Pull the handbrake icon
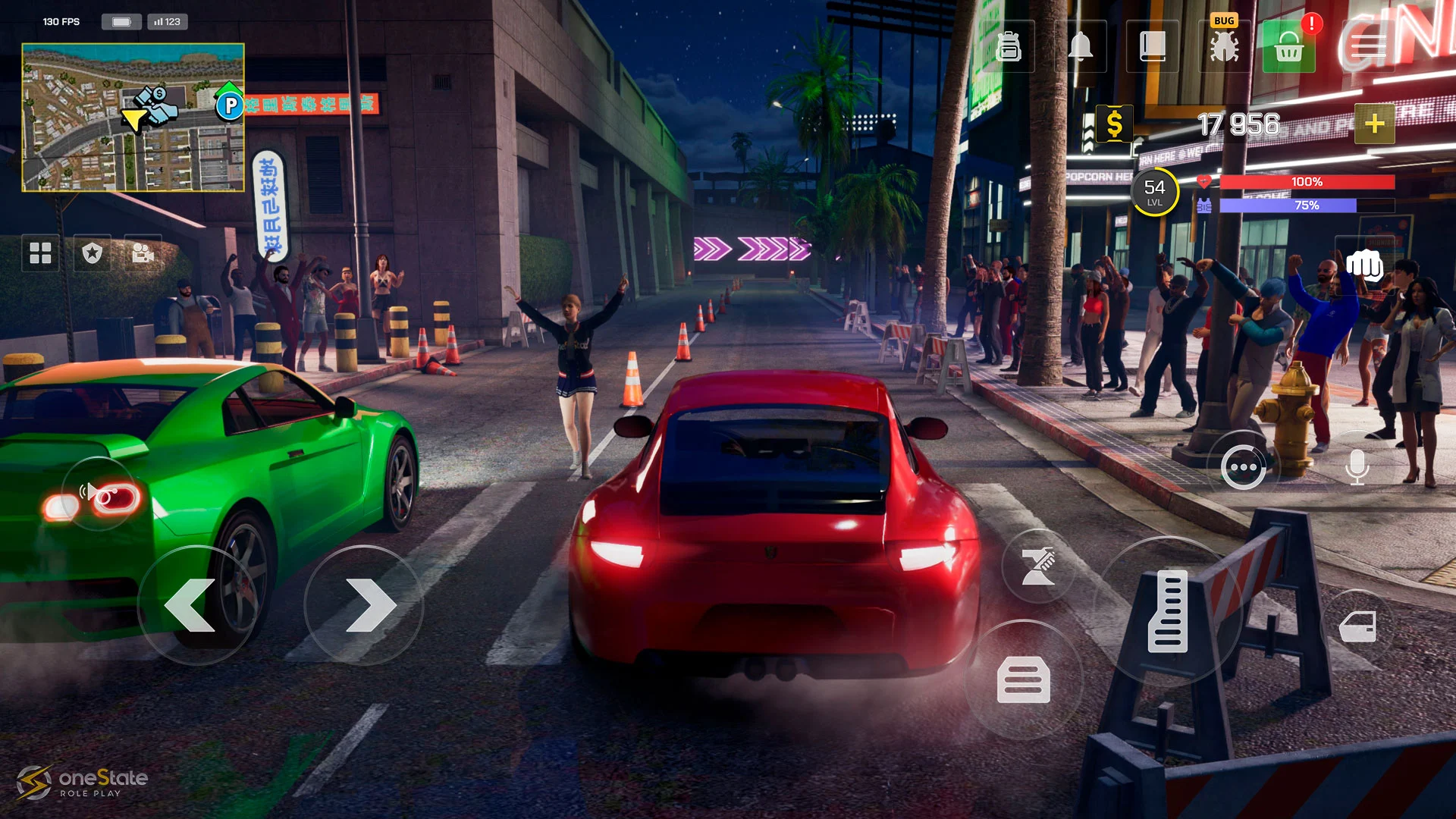1456x819 pixels. pos(1037,565)
